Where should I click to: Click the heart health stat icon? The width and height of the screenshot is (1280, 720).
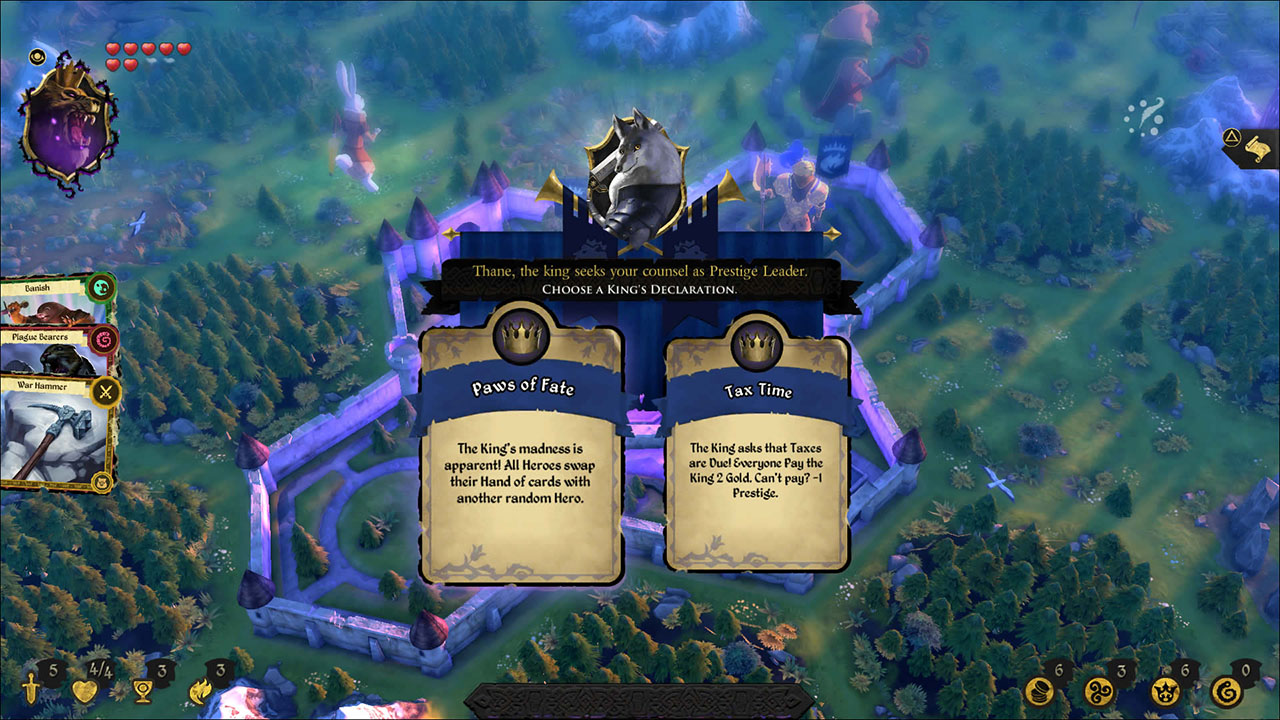pos(84,690)
